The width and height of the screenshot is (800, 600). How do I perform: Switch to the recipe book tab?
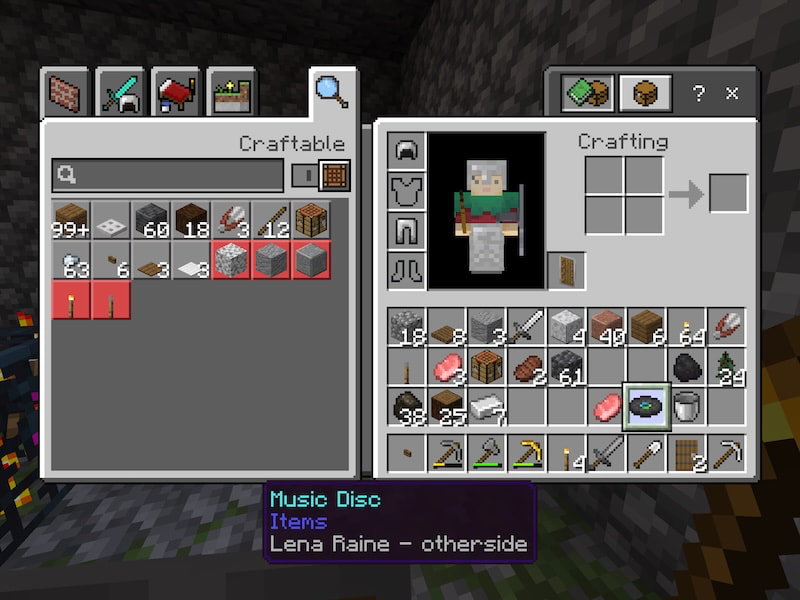coord(585,93)
